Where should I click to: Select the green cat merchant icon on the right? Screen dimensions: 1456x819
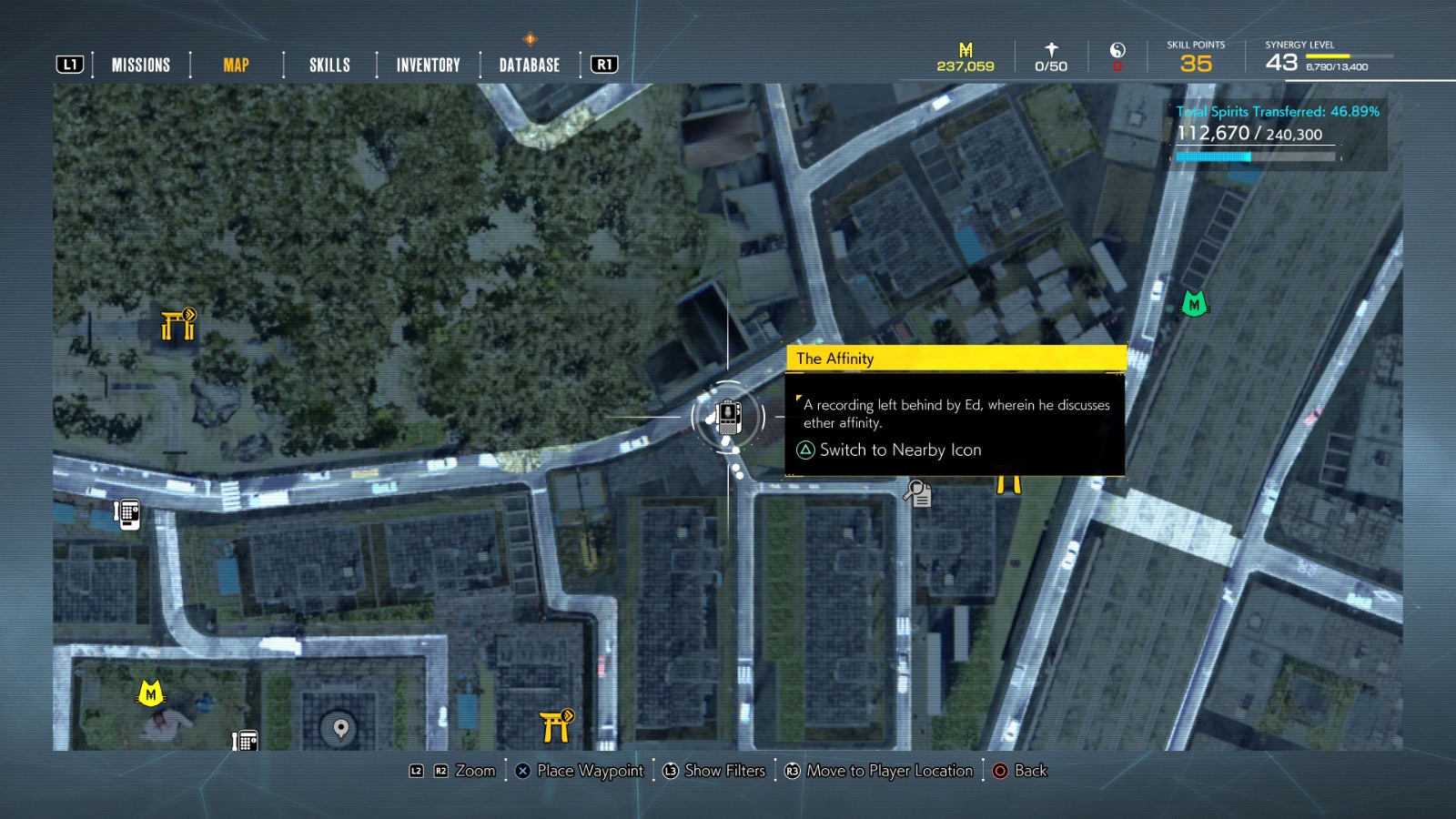(1193, 303)
